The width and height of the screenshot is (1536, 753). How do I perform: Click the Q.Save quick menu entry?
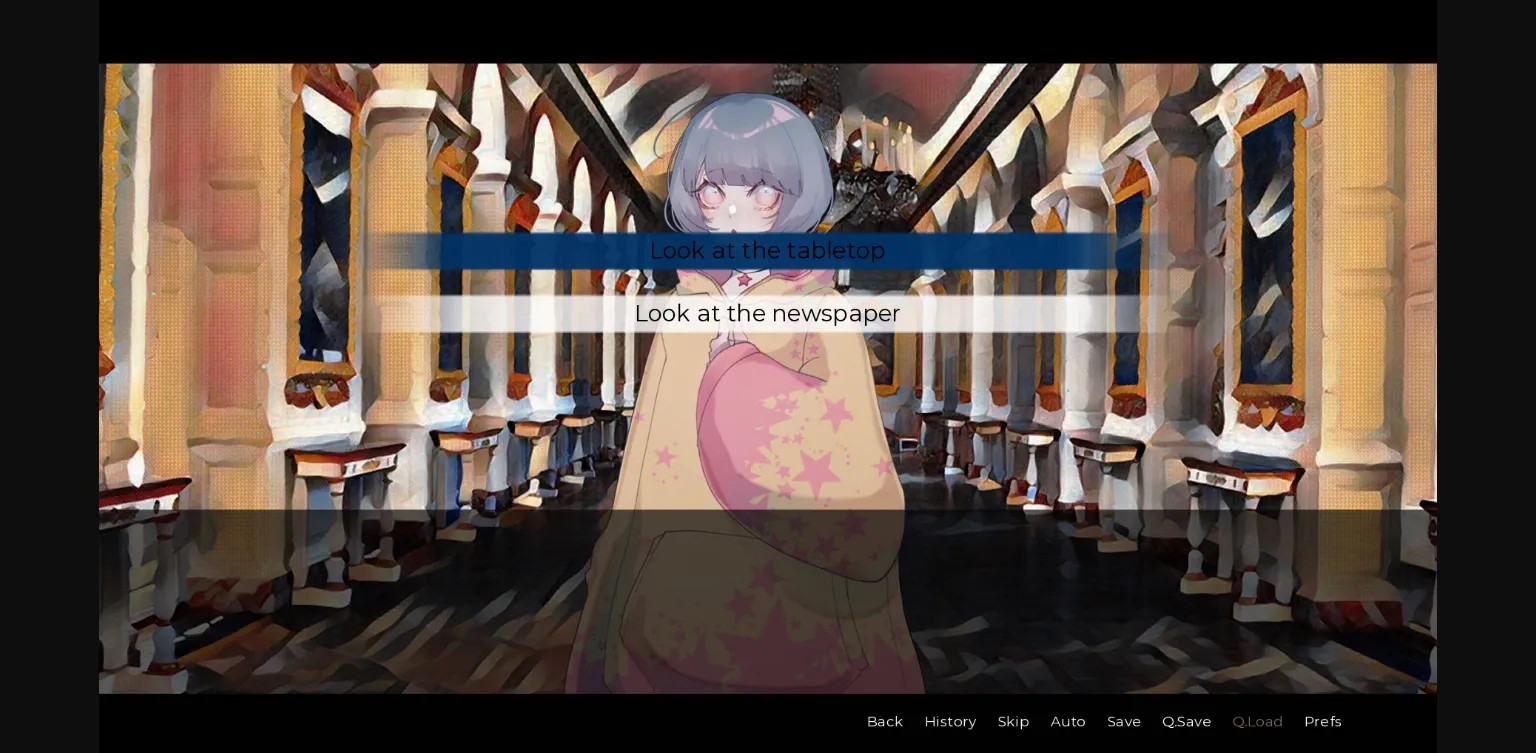1186,721
